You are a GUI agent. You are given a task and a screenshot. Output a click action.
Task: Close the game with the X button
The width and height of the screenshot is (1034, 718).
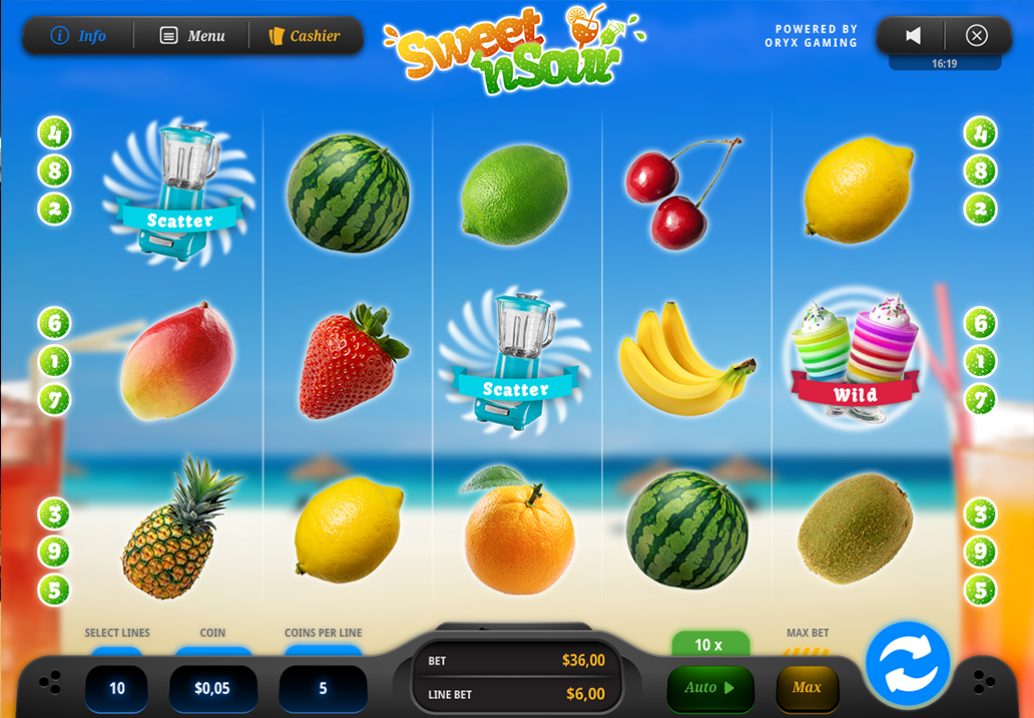click(976, 36)
